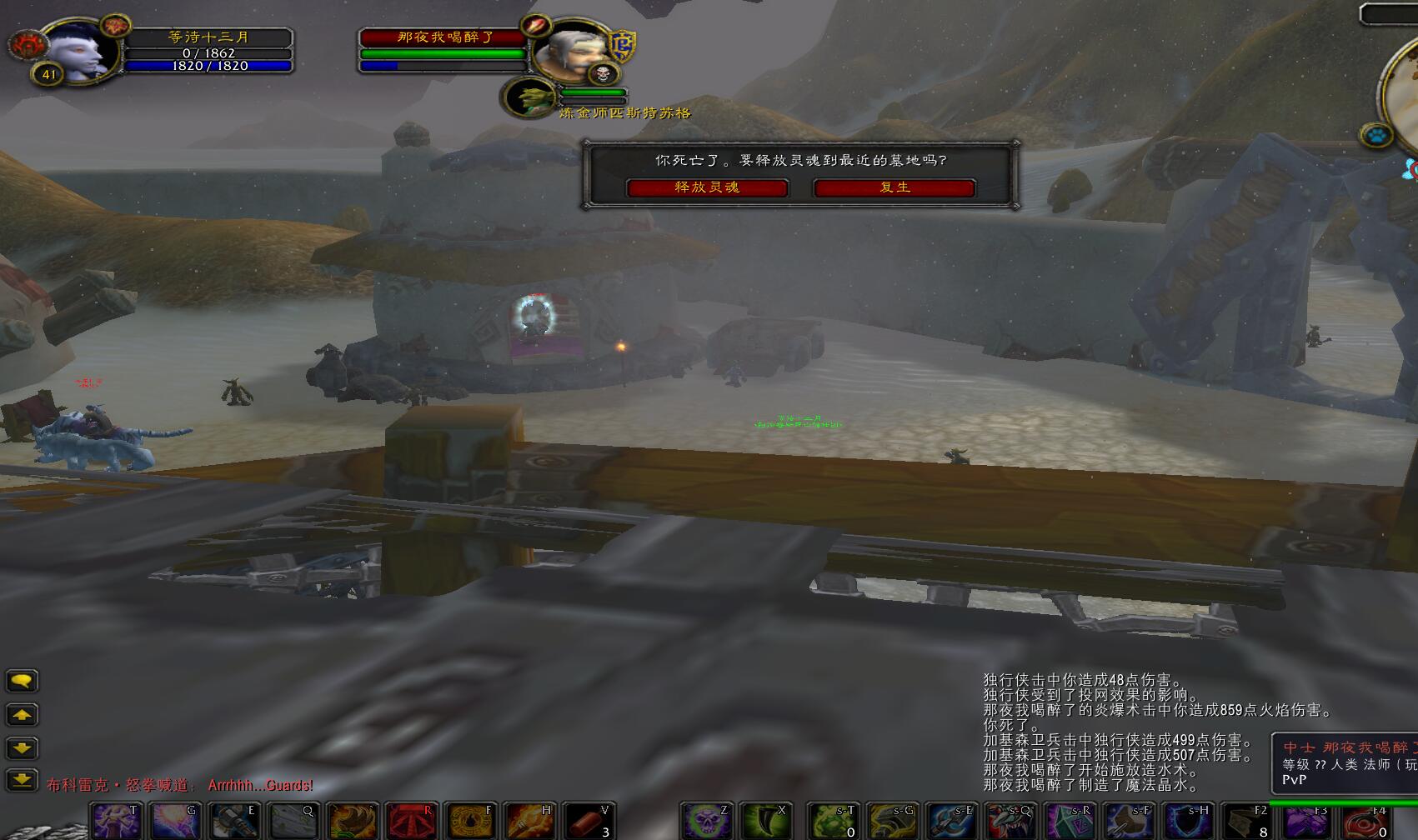Click the paw tracking icon by the minimap
This screenshot has width=1418, height=840.
[1376, 134]
